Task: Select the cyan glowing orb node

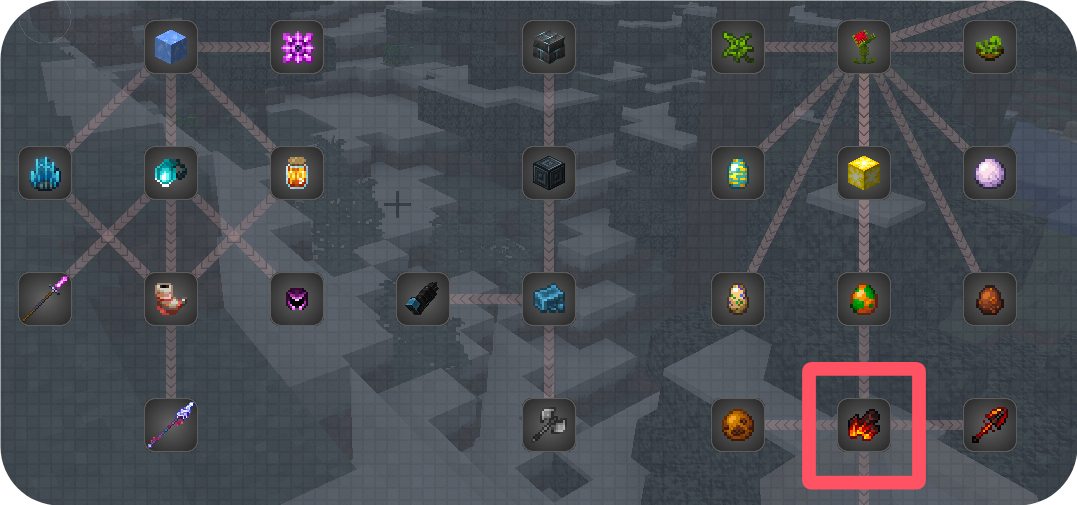Action: [170, 173]
